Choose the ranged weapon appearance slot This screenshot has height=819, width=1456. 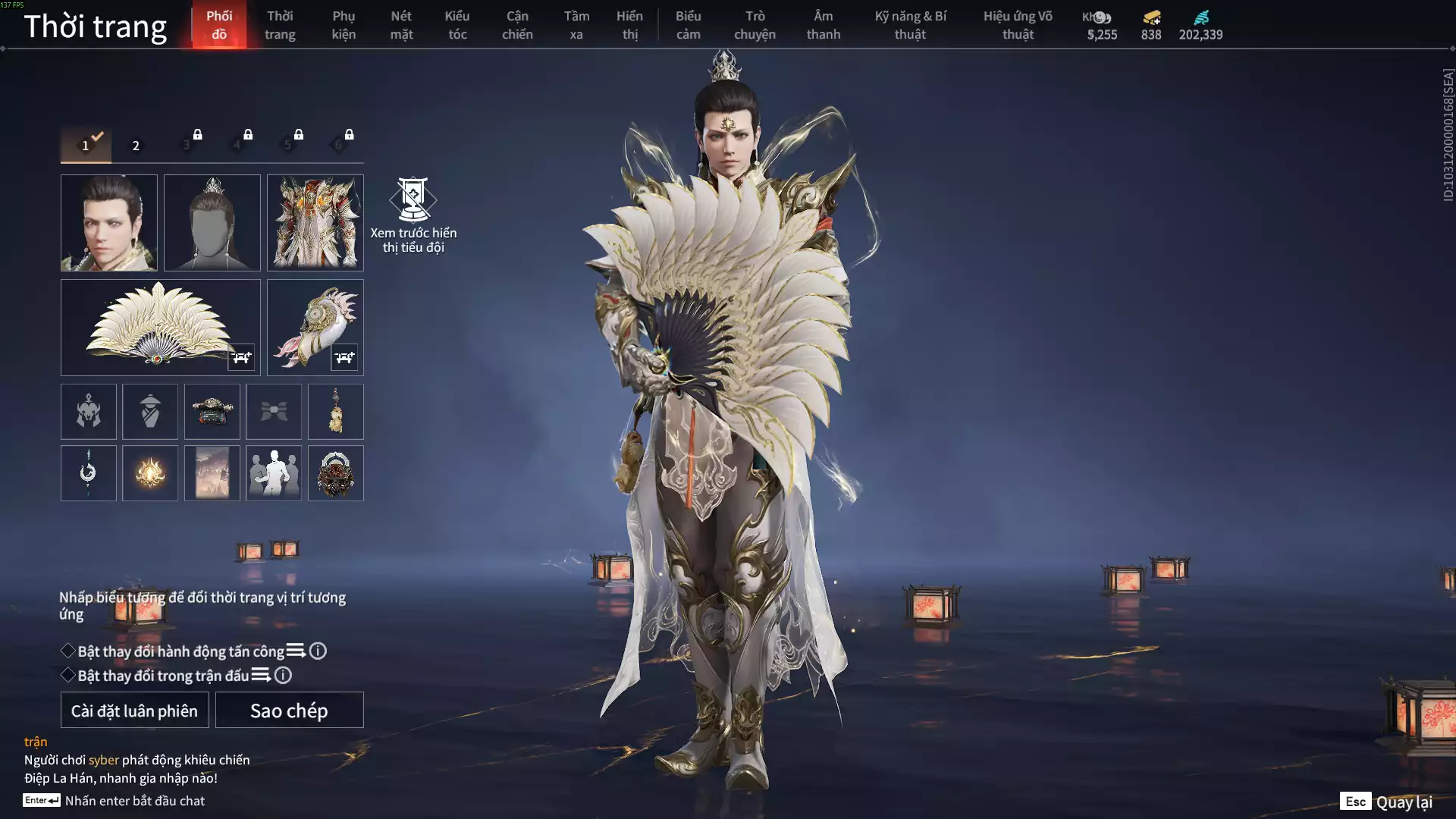[315, 328]
